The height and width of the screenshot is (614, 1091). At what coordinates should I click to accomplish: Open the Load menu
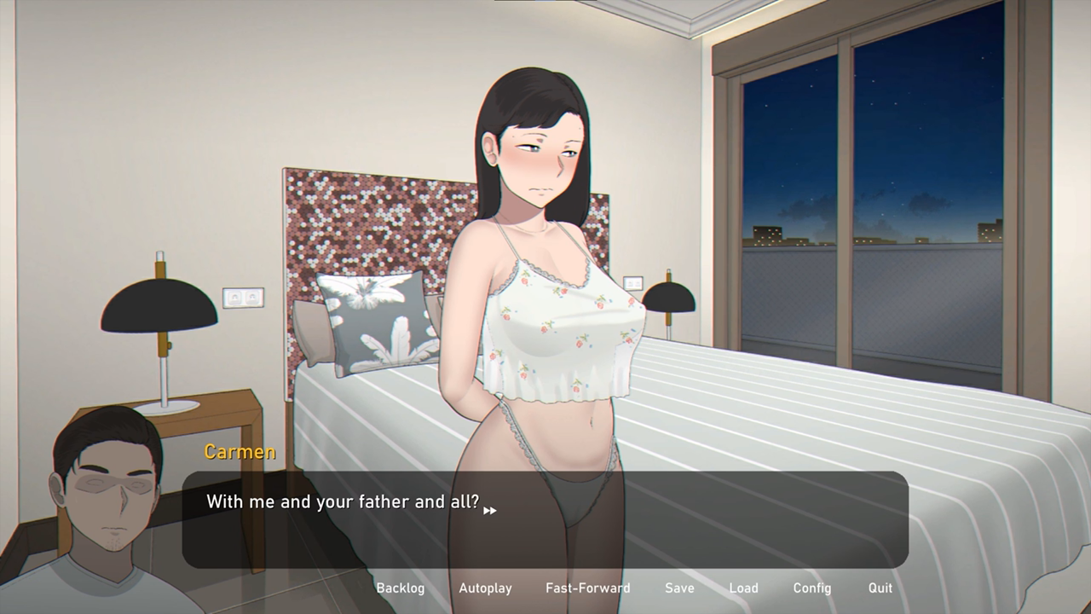(x=743, y=588)
